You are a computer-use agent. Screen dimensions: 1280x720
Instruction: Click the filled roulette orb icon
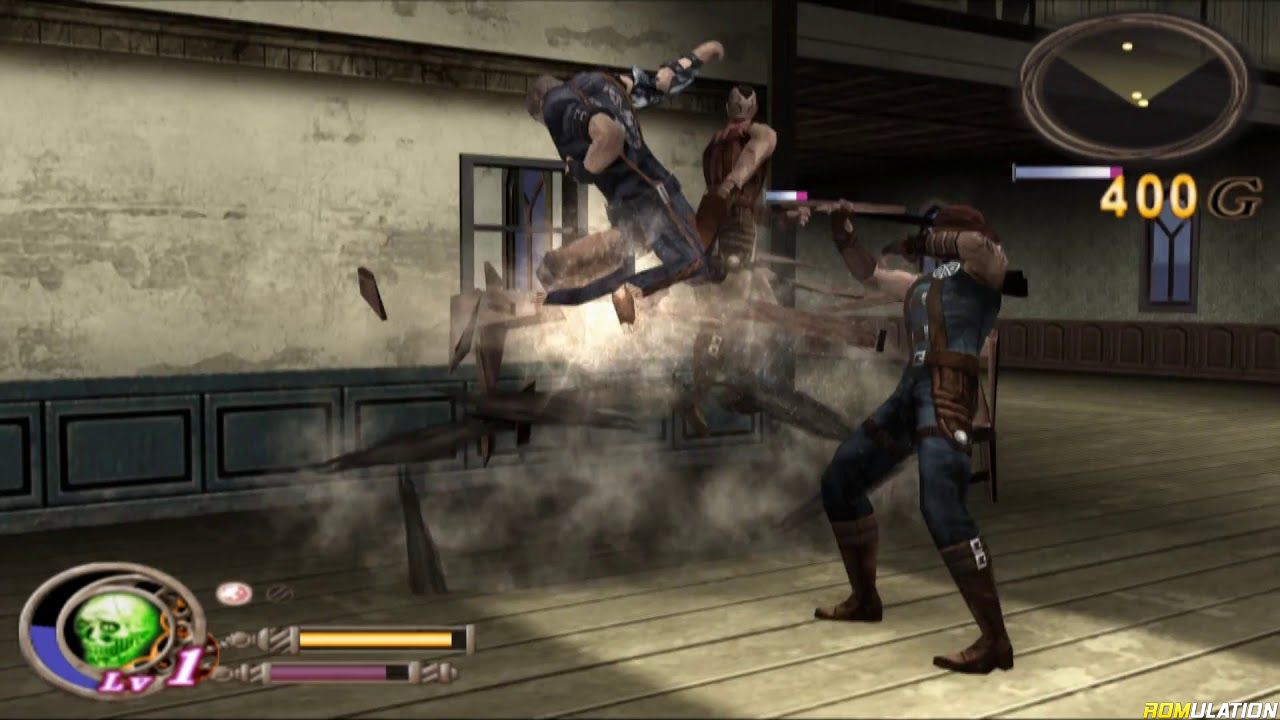[x=234, y=593]
